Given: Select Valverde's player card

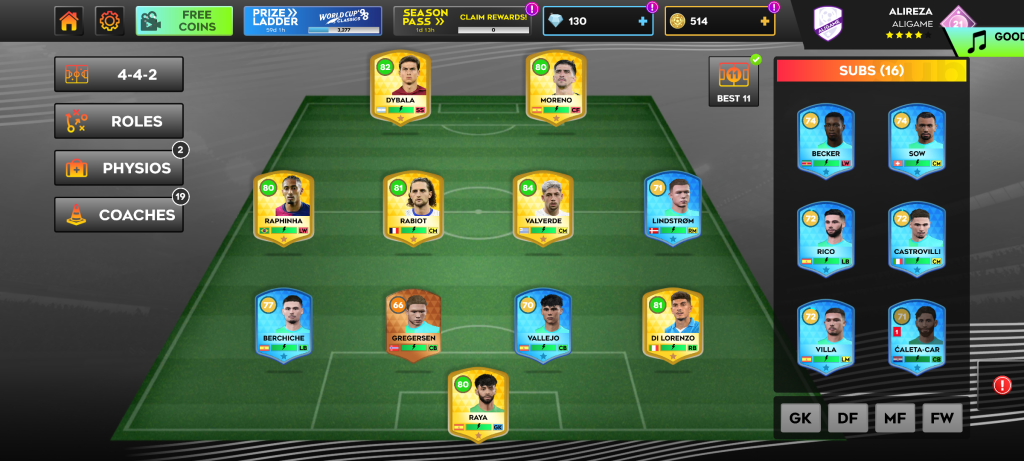Looking at the screenshot, I should [x=543, y=207].
